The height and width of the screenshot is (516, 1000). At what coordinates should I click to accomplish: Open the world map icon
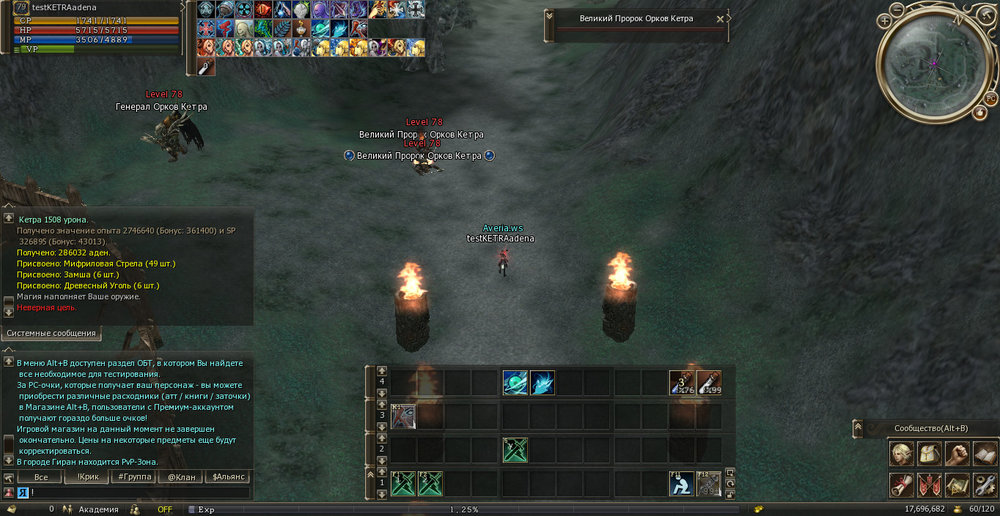click(x=957, y=485)
